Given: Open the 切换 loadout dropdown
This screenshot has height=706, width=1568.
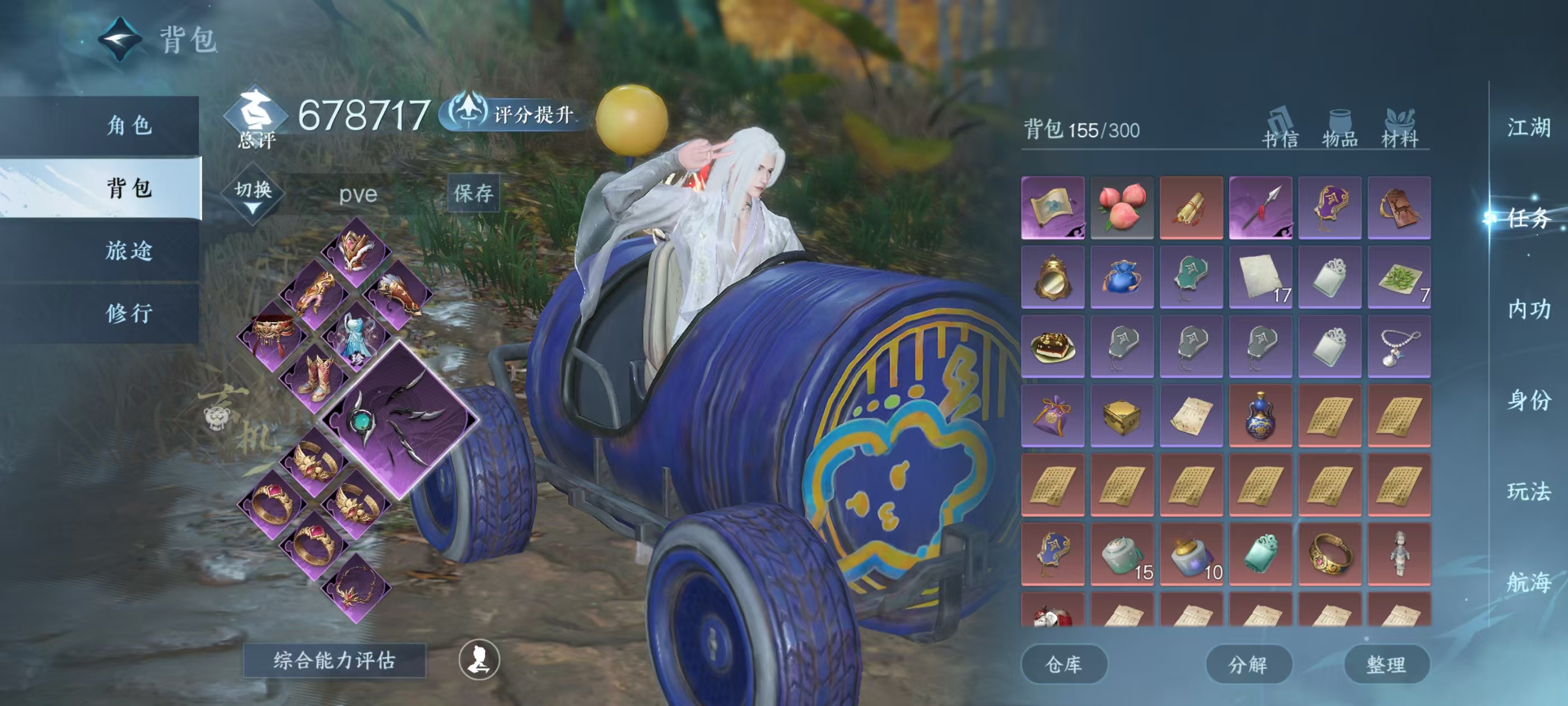Looking at the screenshot, I should pos(253,194).
